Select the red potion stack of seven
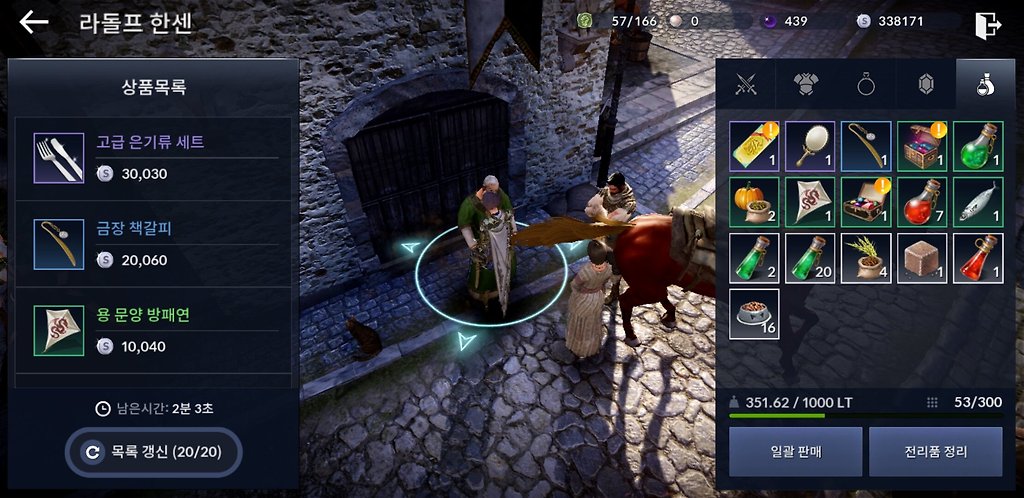 tap(922, 202)
